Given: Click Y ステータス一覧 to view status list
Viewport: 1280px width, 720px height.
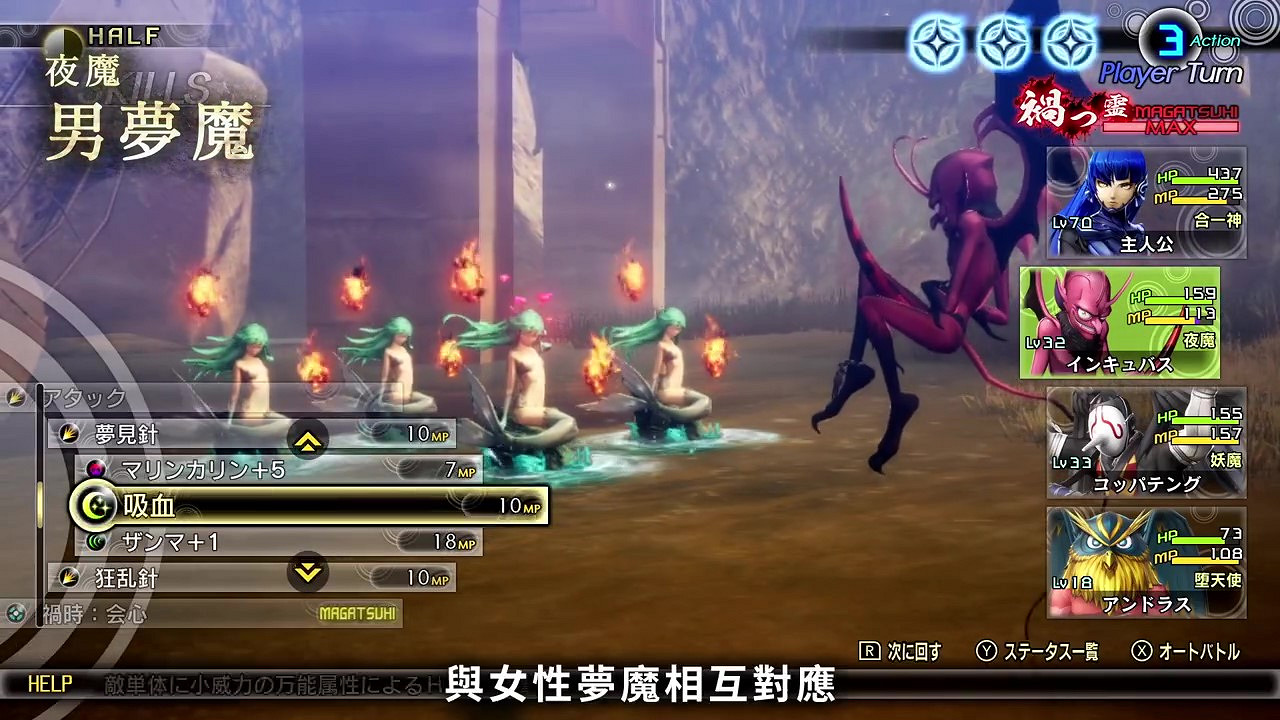Looking at the screenshot, I should (x=1040, y=650).
